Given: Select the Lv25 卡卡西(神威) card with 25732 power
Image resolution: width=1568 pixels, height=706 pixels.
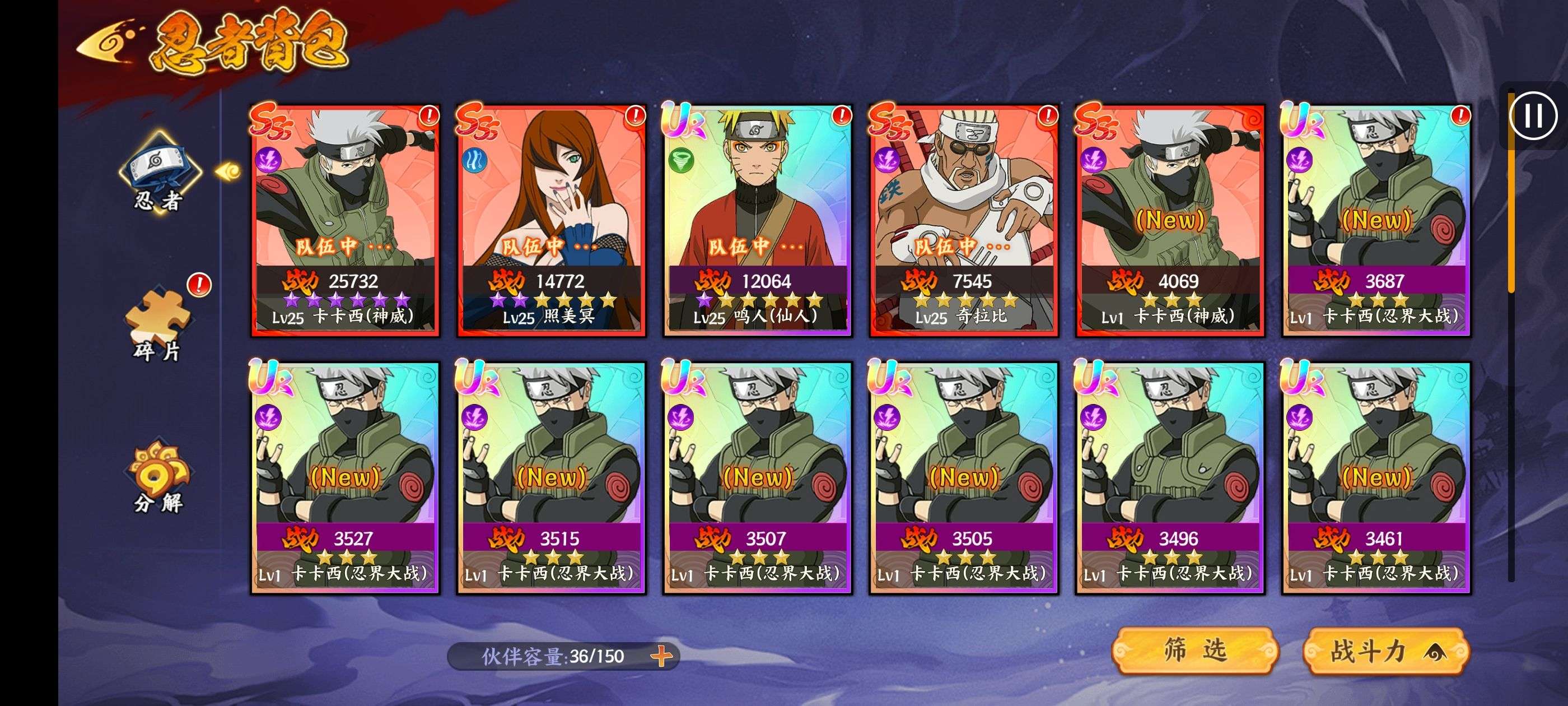Looking at the screenshot, I should [x=345, y=220].
